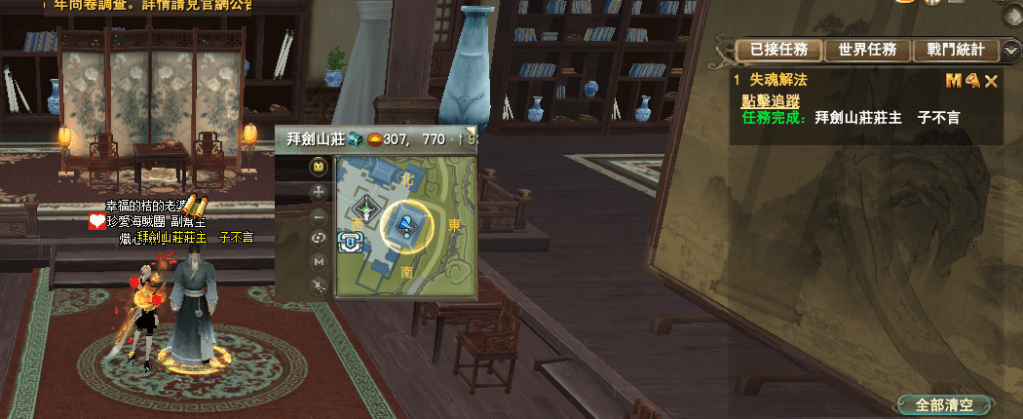Zoom out the minimap with the minus button
Screen dimensions: 1023x419
coord(319,215)
